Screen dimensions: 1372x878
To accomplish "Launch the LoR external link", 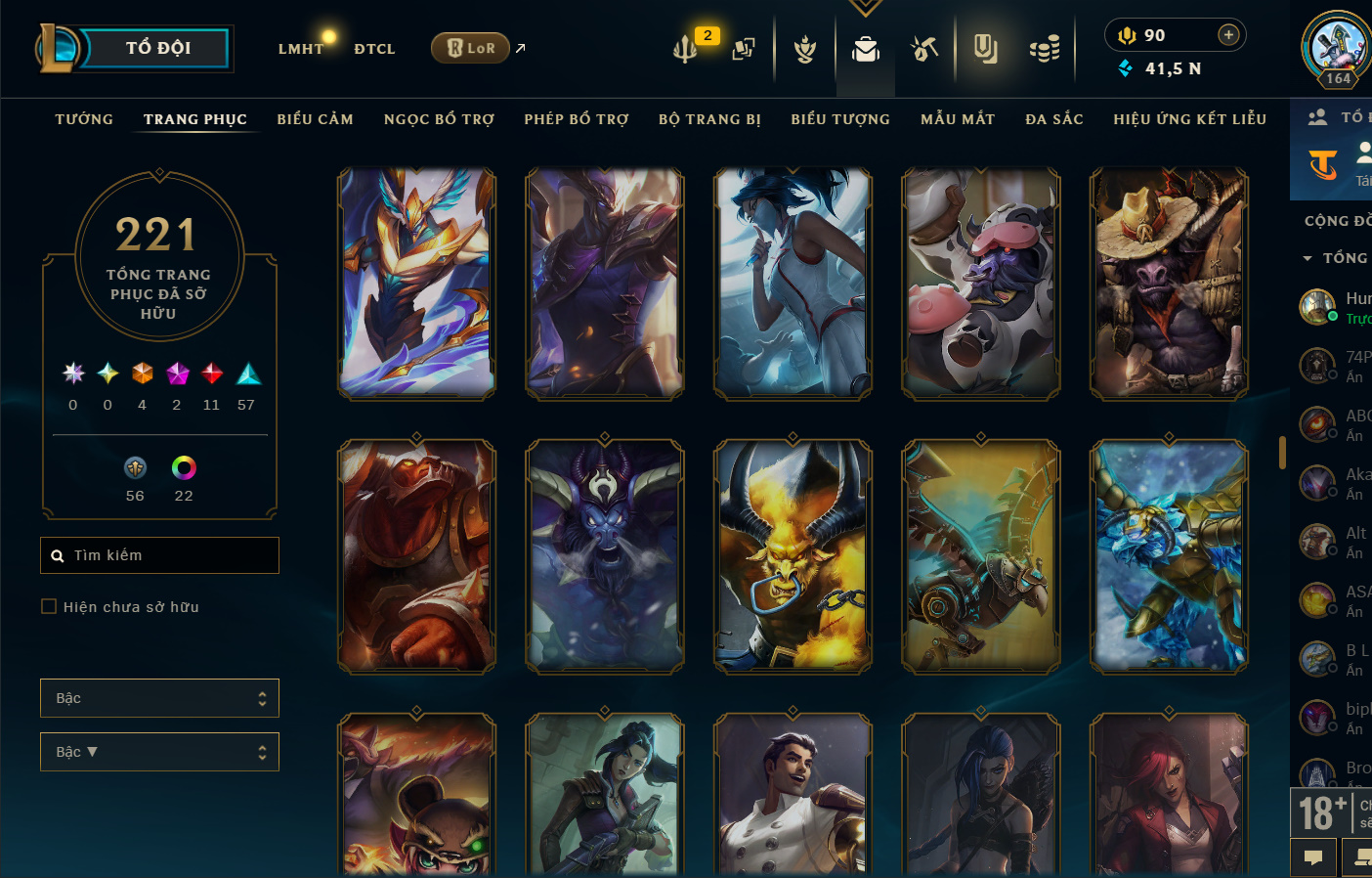I will 471,48.
